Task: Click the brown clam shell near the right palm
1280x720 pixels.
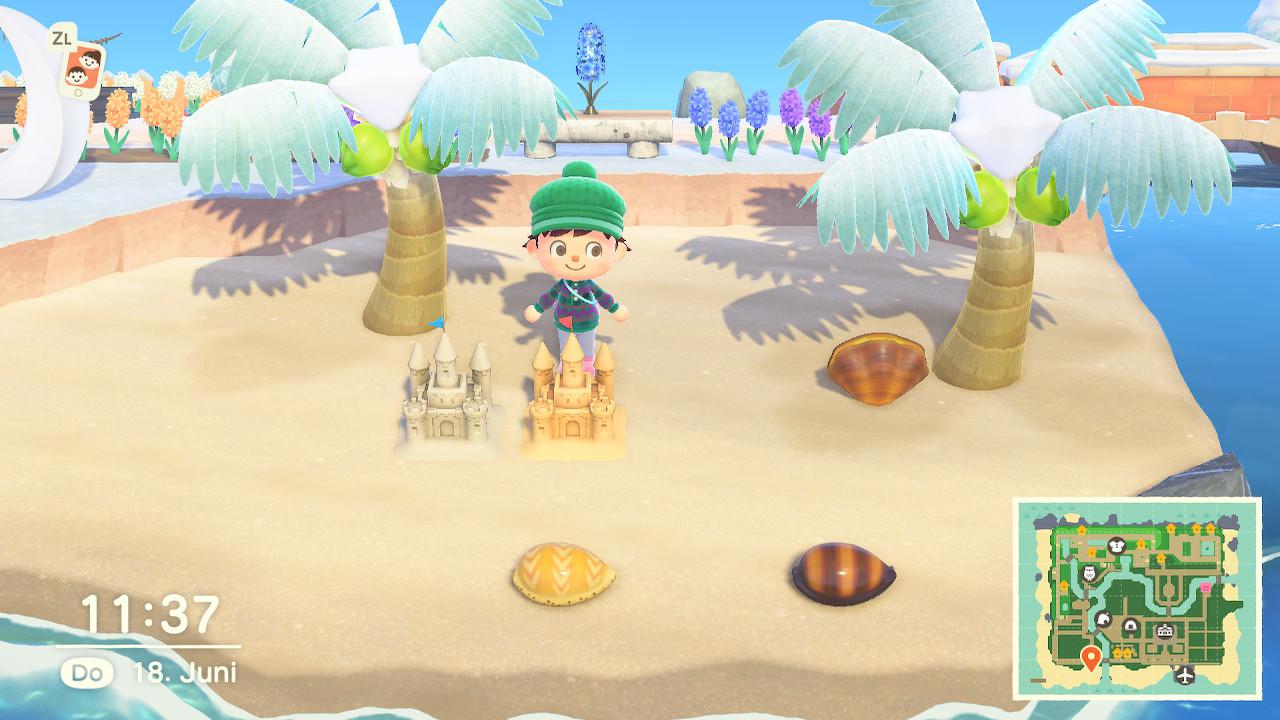Action: click(875, 365)
